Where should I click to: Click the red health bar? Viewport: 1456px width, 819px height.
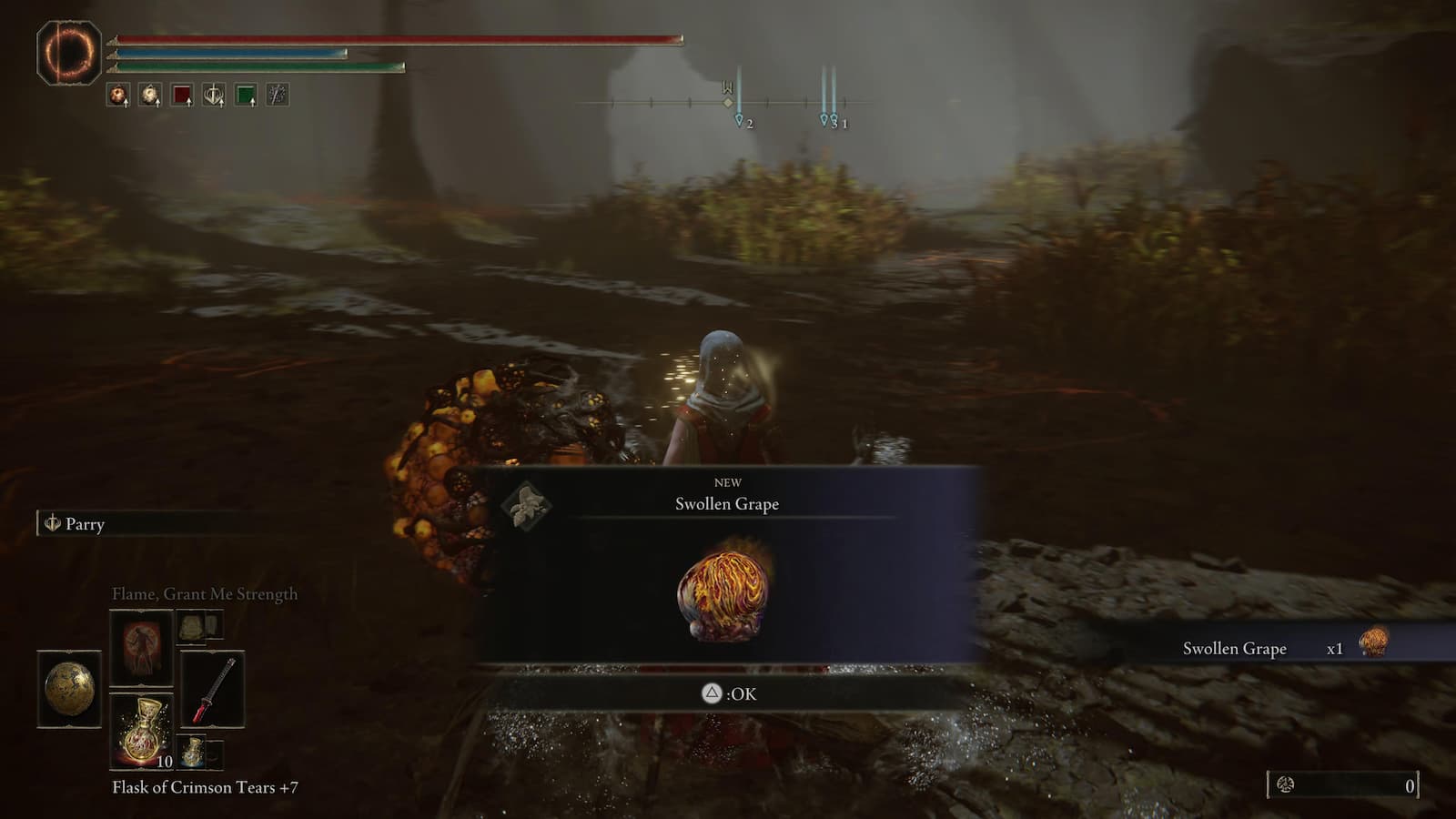point(400,38)
